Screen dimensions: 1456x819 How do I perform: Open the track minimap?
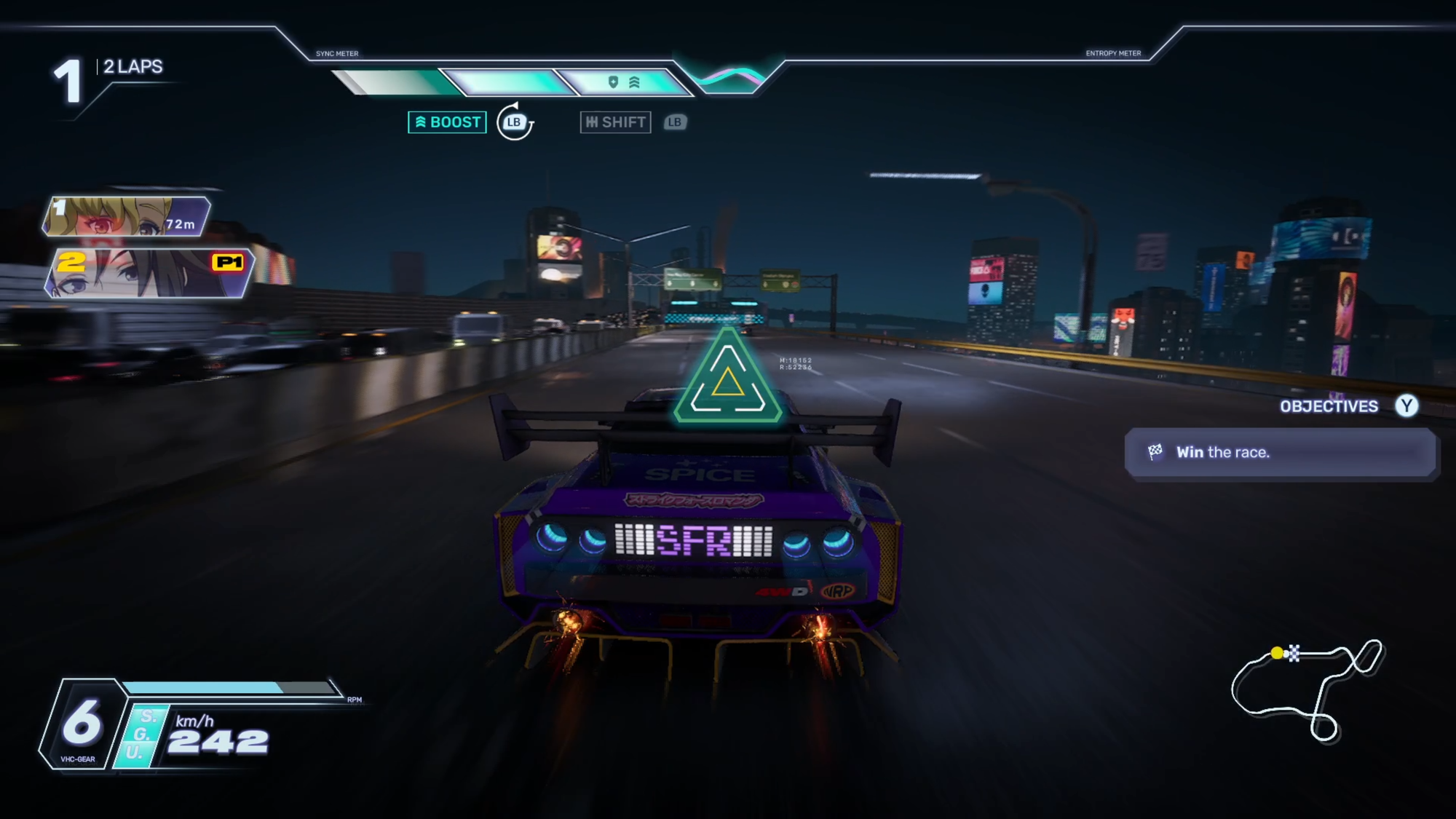pyautogui.click(x=1307, y=688)
